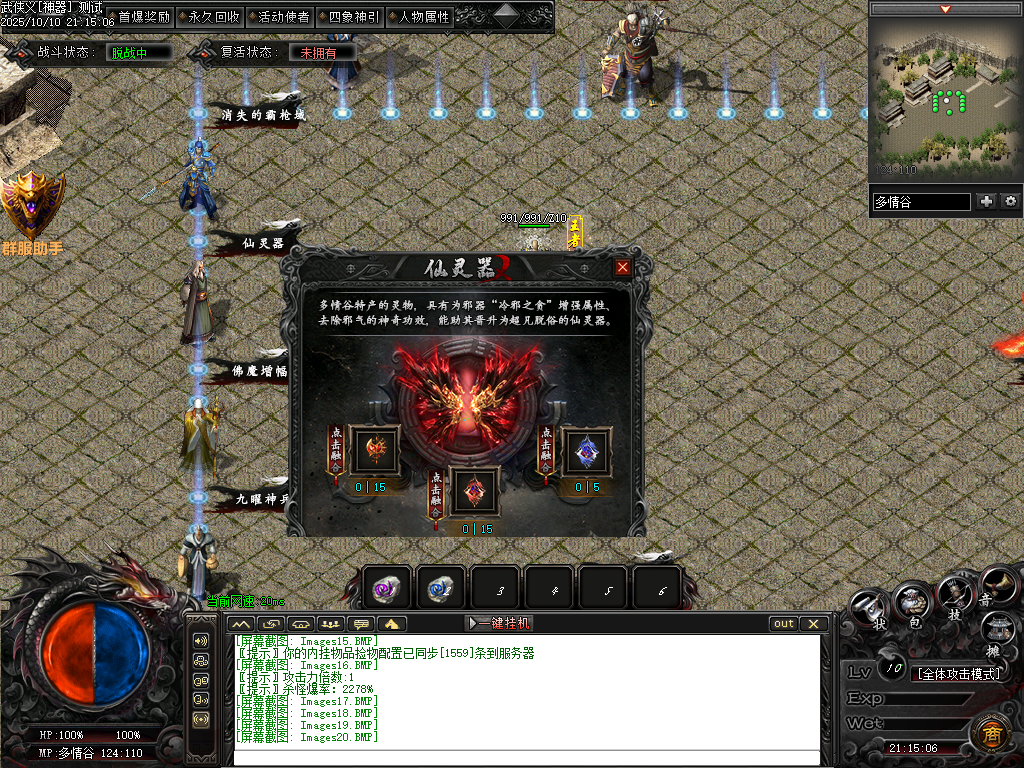1024x768 pixels.
Task: Select the red-orange material slot in 仙灵器
Action: coord(375,451)
